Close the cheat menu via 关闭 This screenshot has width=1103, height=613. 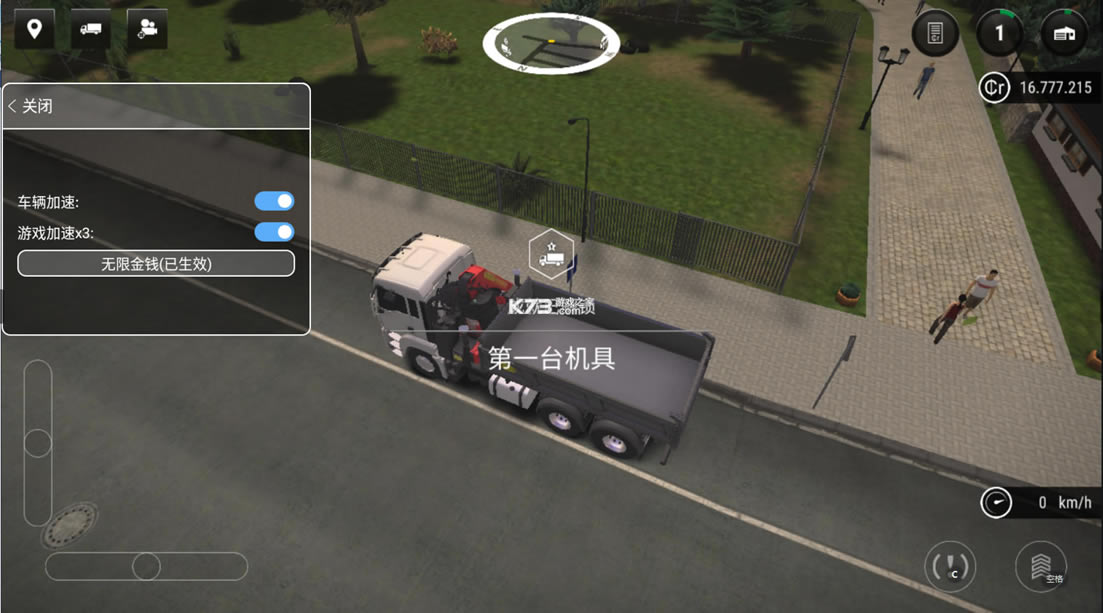tap(31, 106)
